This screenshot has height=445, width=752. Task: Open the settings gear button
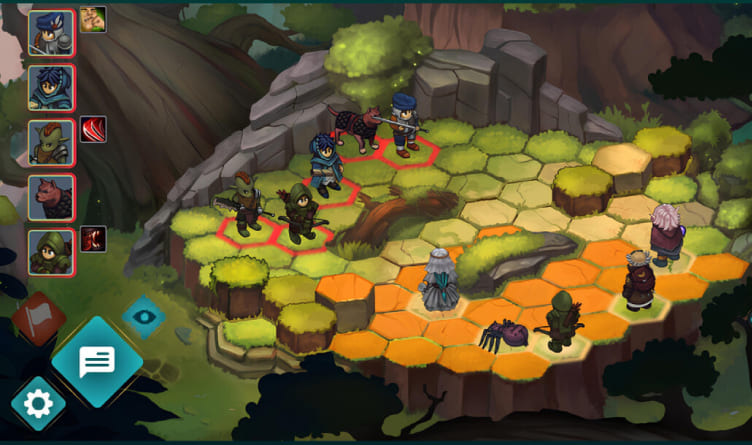pos(38,404)
